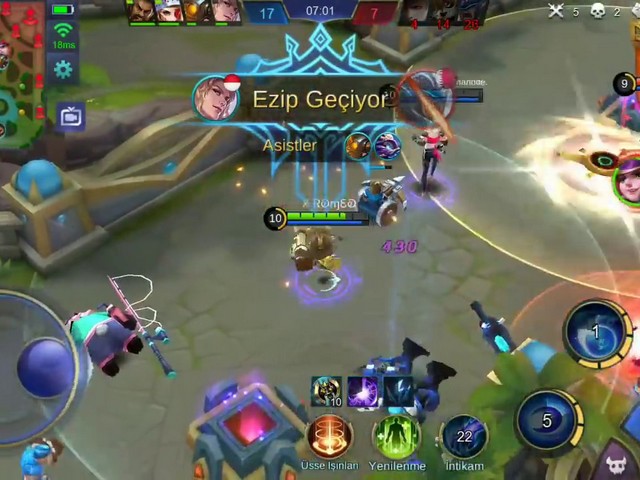Trigger the skill showing cooldown 5
This screenshot has height=480, width=640.
tap(547, 420)
